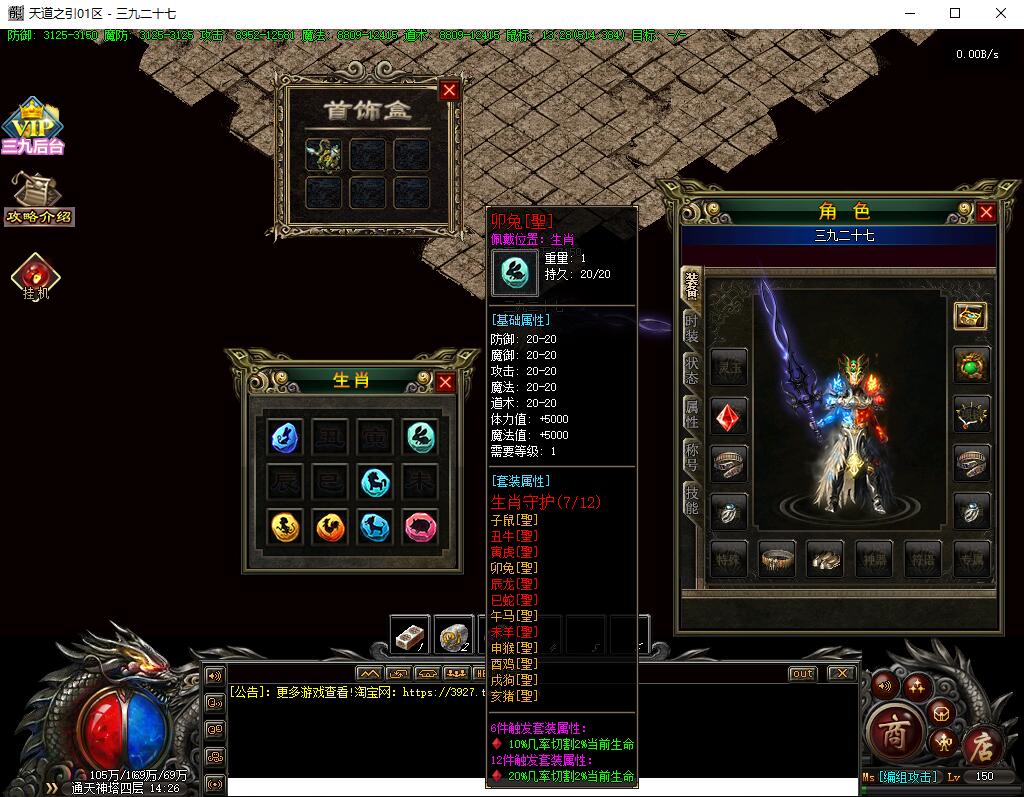Select the red gem equipment slot

point(729,415)
